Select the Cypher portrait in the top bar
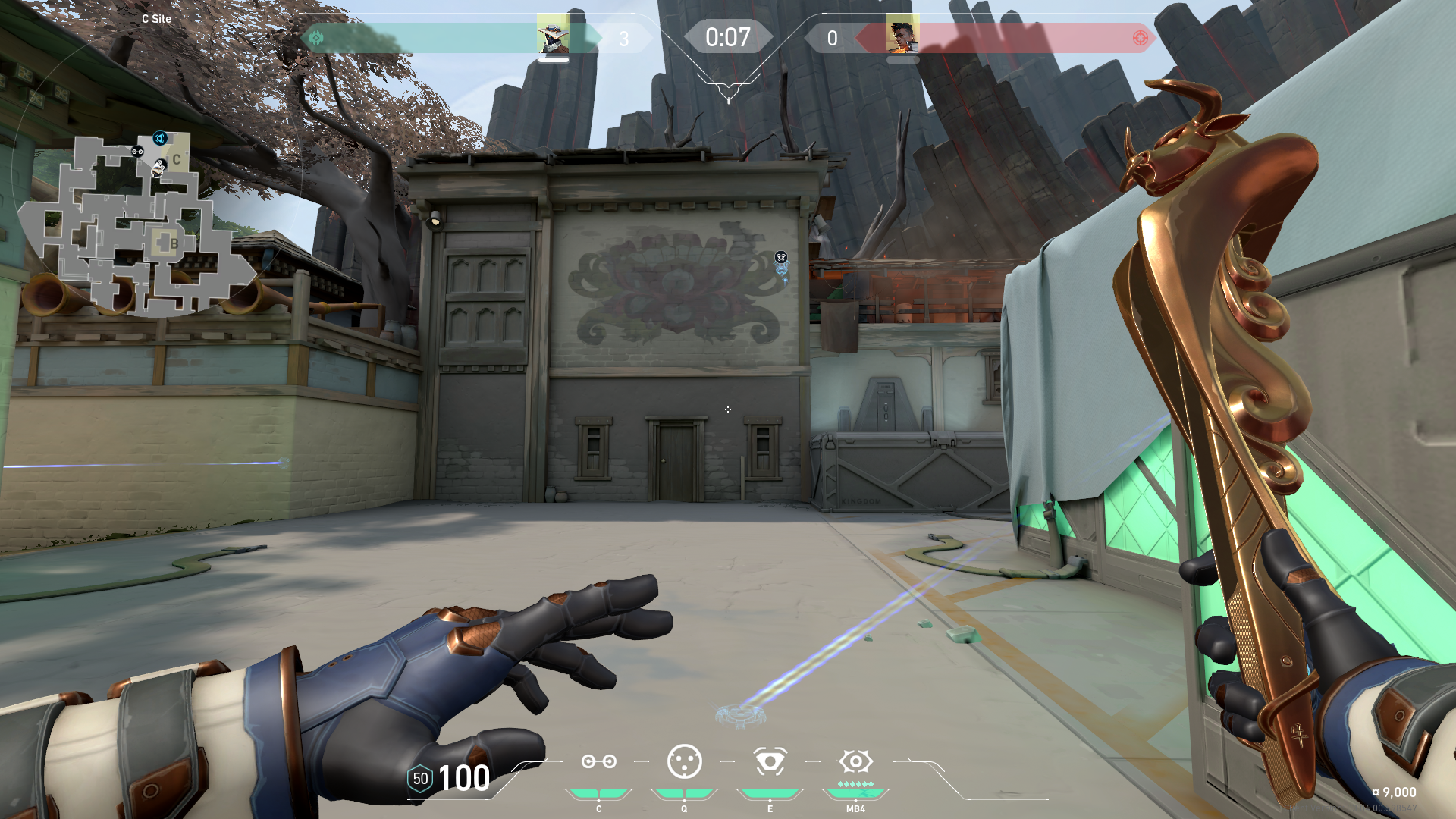The width and height of the screenshot is (1456, 819). pyautogui.click(x=553, y=34)
